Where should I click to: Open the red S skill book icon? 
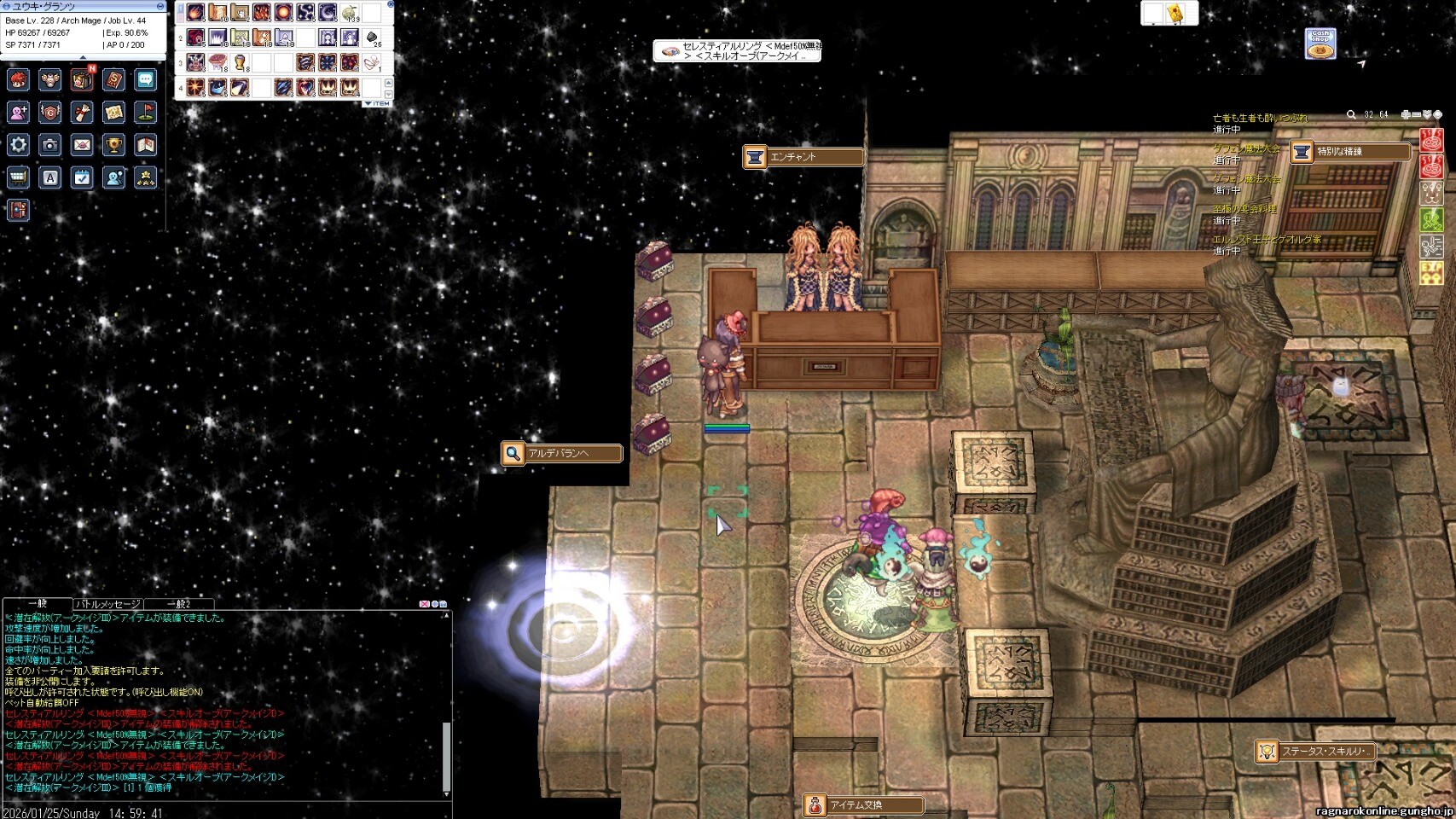(x=113, y=80)
